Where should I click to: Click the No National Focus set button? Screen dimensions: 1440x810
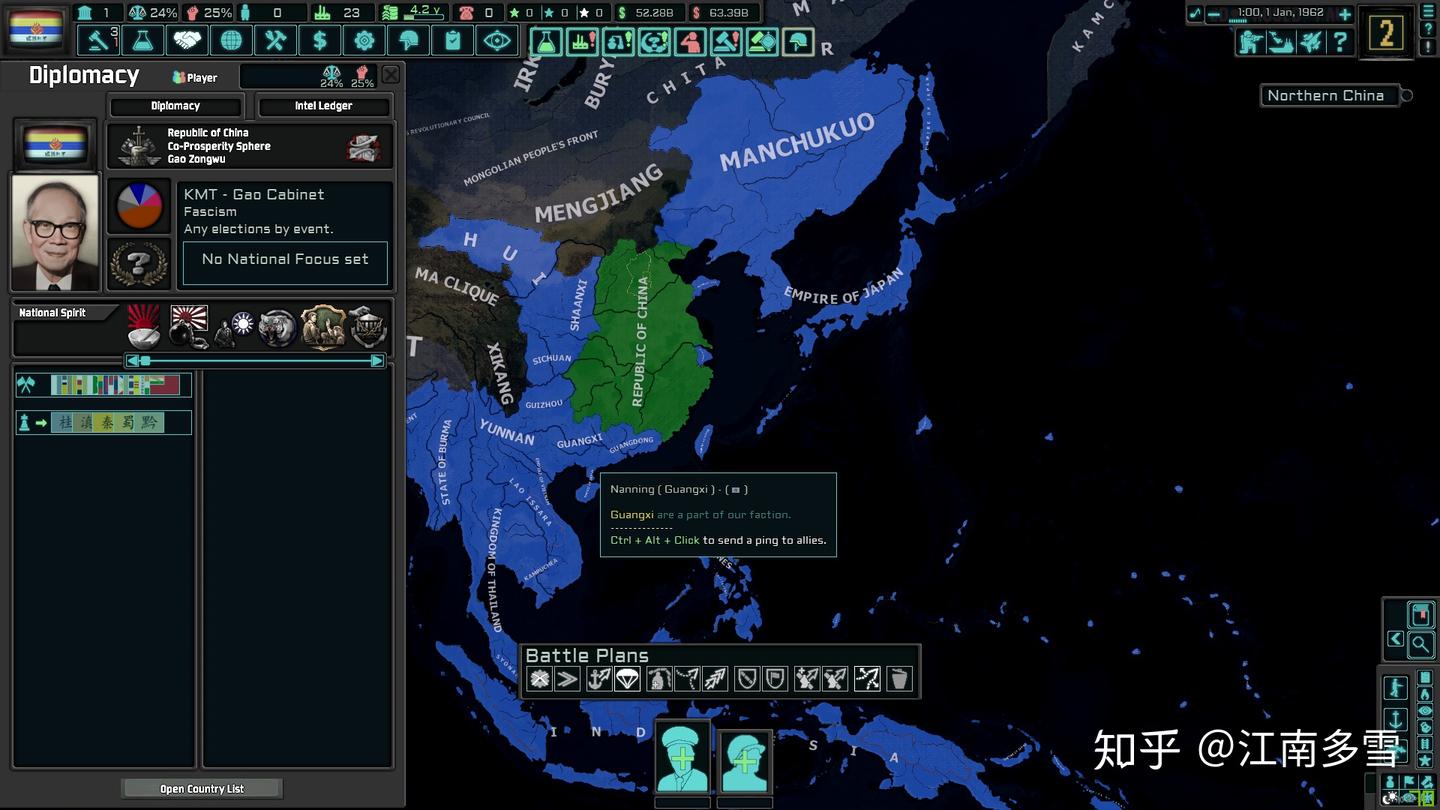(285, 260)
